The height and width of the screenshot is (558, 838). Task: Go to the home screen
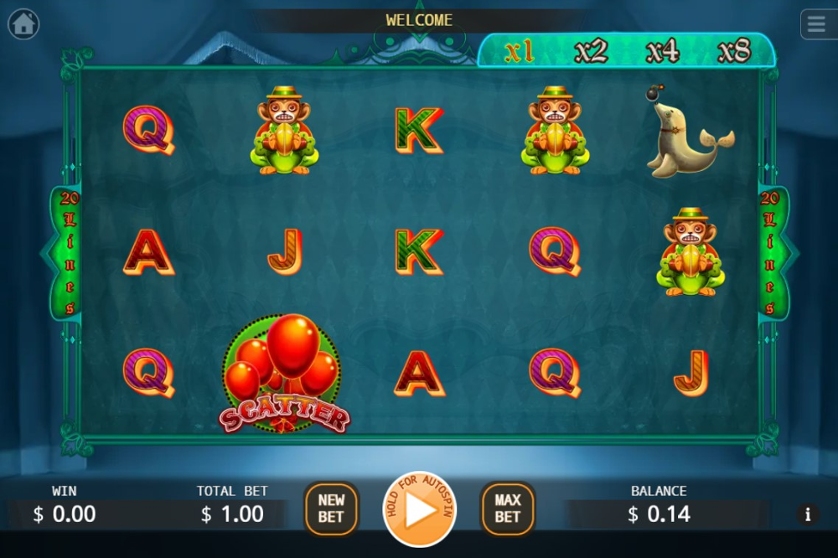[x=23, y=24]
